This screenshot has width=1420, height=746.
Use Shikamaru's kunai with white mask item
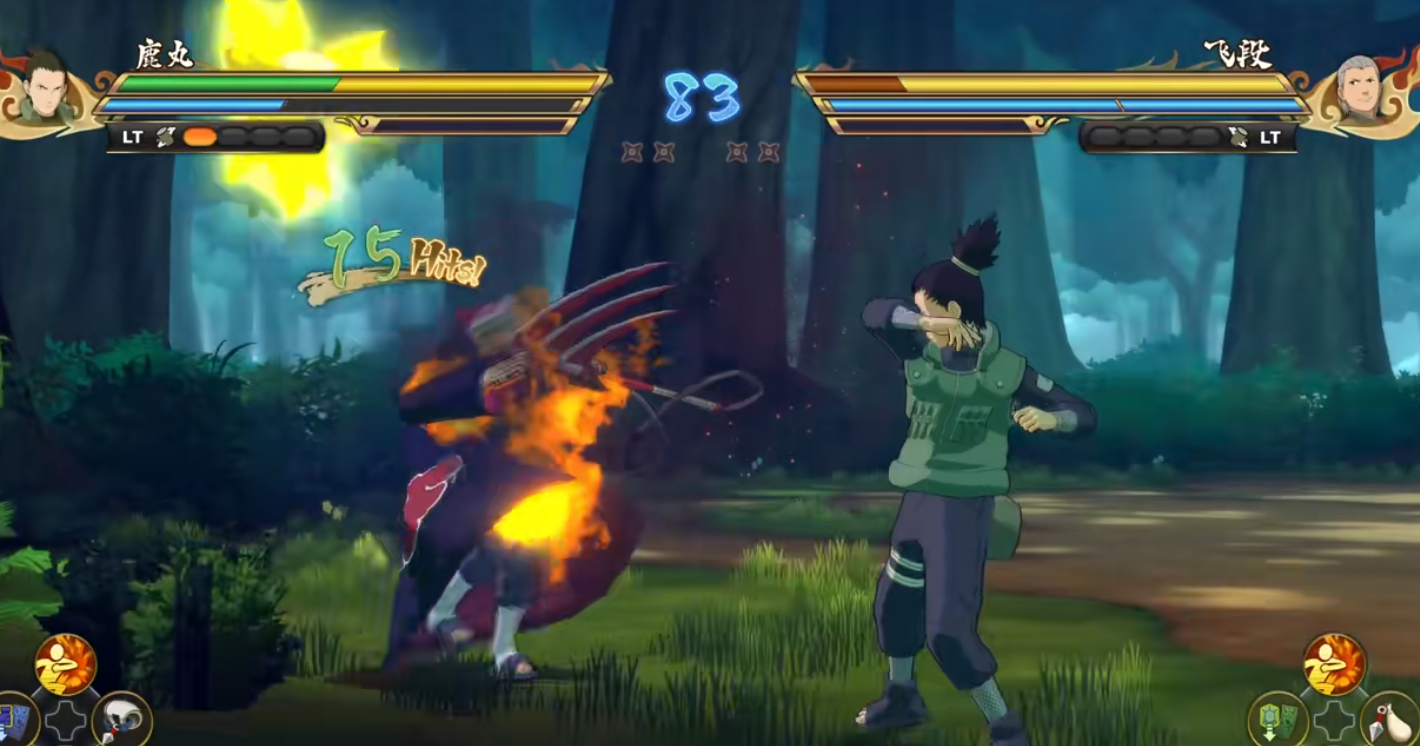point(122,719)
